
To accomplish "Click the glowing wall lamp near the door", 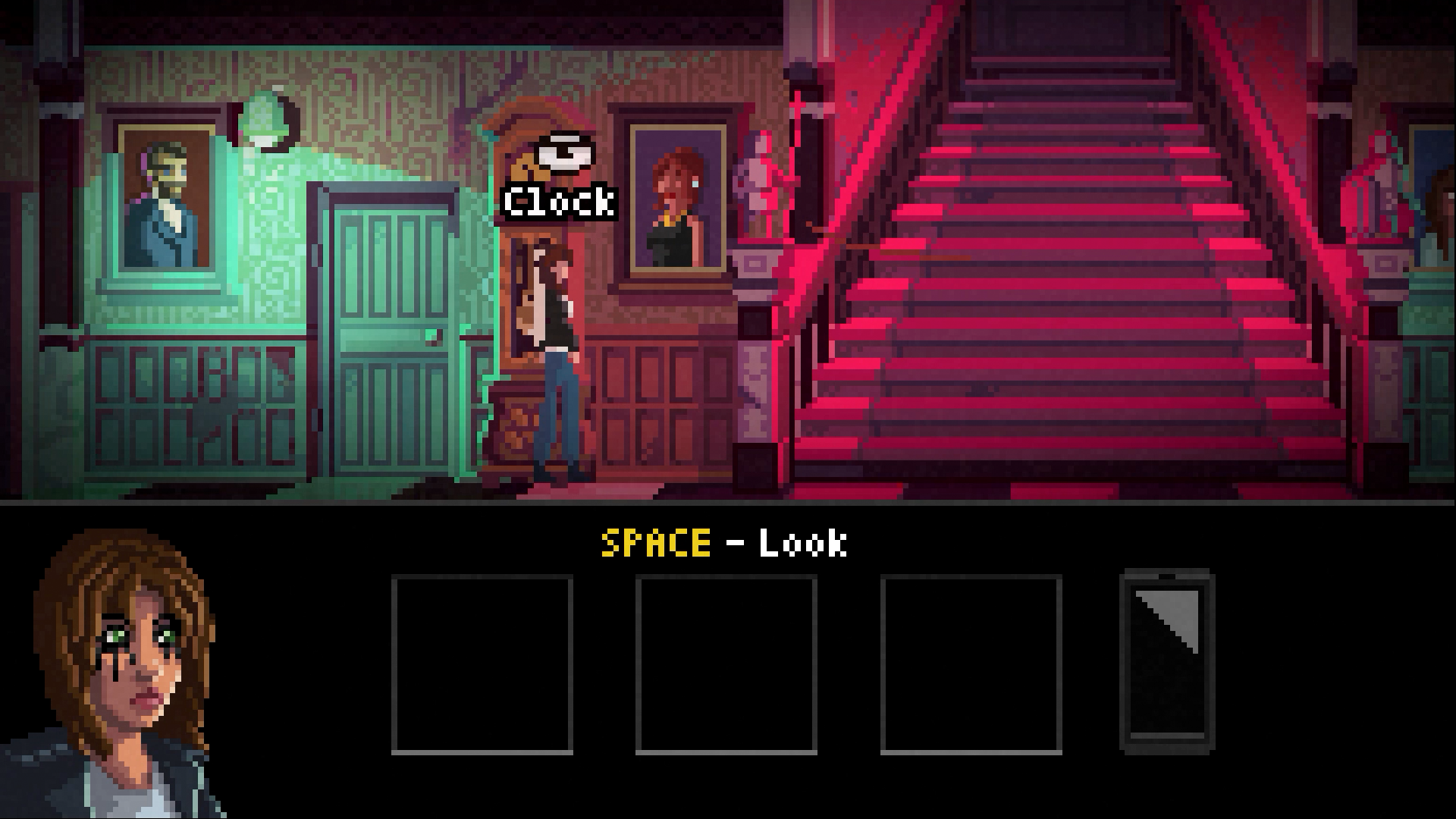I will 266,118.
